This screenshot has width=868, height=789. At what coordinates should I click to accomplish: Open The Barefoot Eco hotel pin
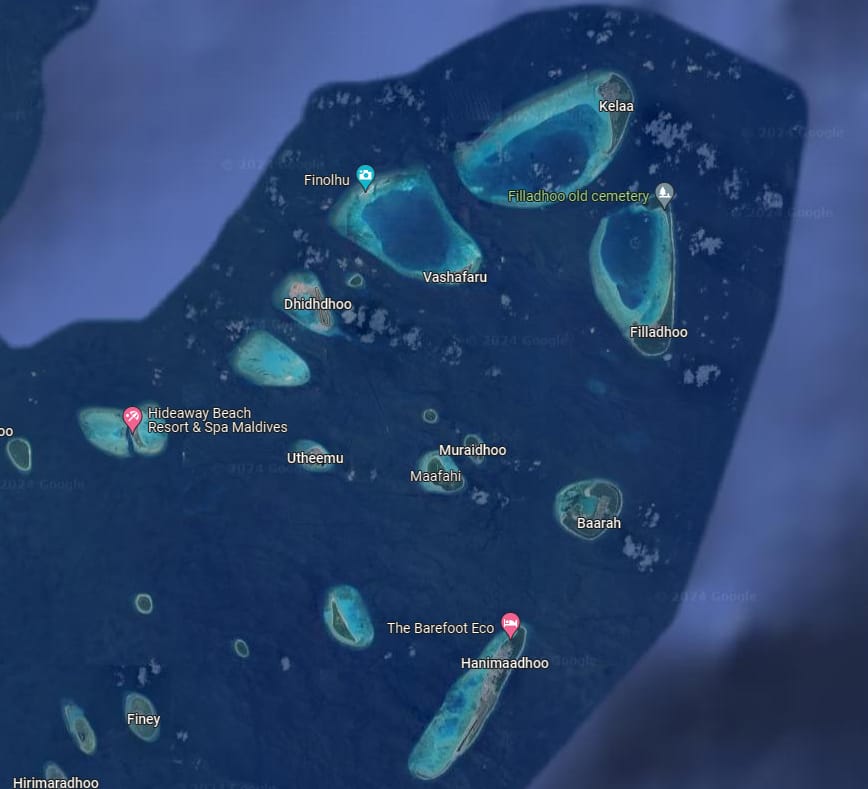coord(510,625)
